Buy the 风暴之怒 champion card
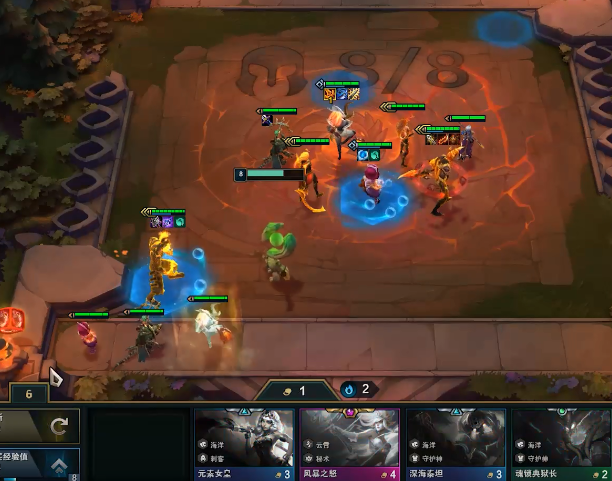612x481 pixels. click(x=350, y=442)
